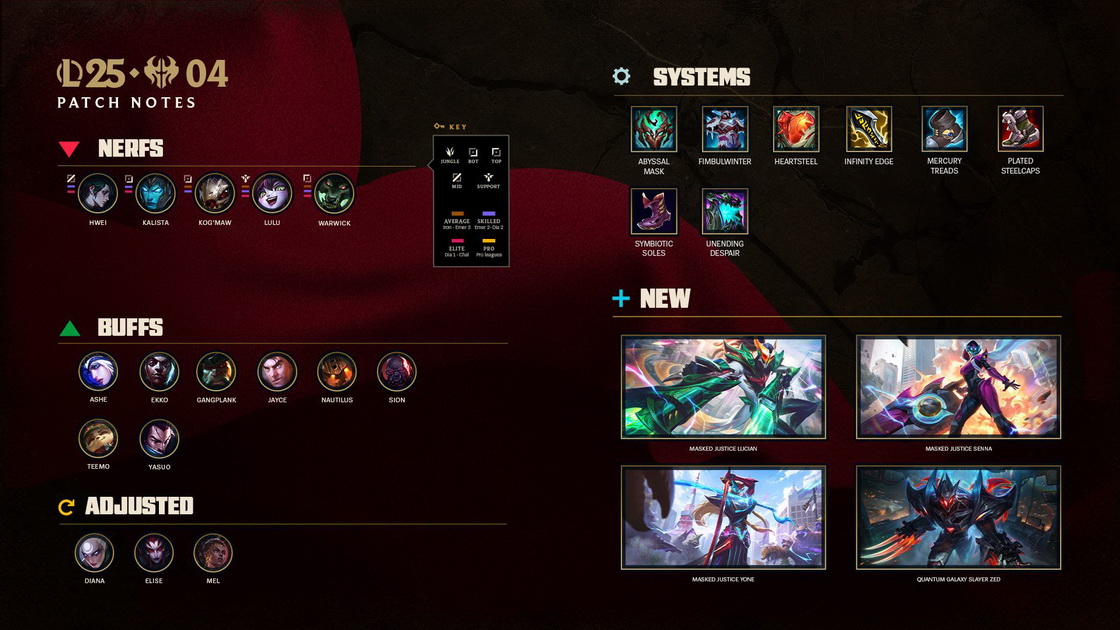
Task: Click the Diana adjusted portrait
Action: (x=94, y=552)
